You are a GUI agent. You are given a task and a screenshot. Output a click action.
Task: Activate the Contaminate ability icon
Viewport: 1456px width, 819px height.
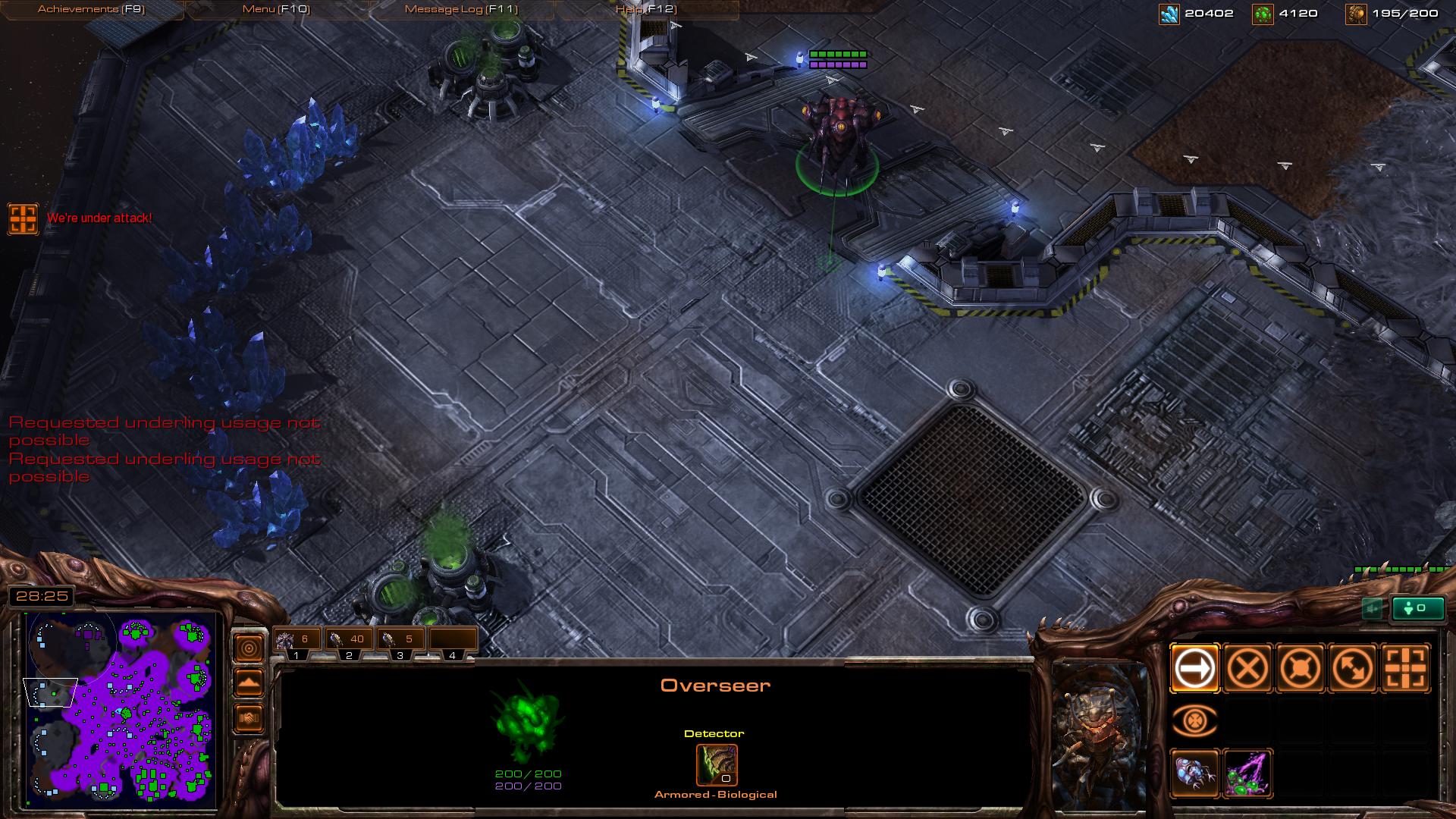pyautogui.click(x=1247, y=773)
